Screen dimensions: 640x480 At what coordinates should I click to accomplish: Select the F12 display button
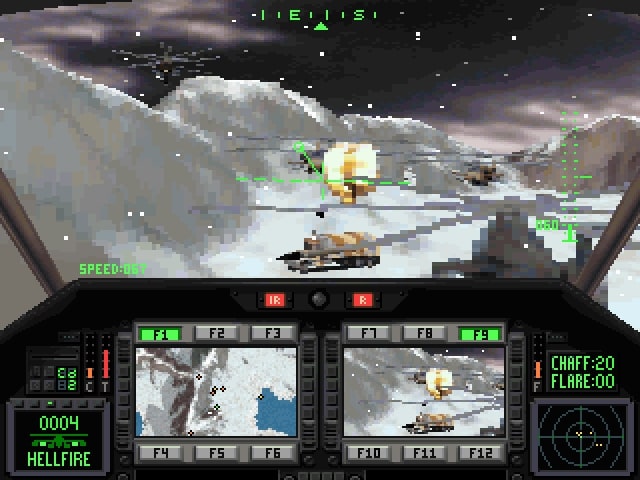(477, 453)
